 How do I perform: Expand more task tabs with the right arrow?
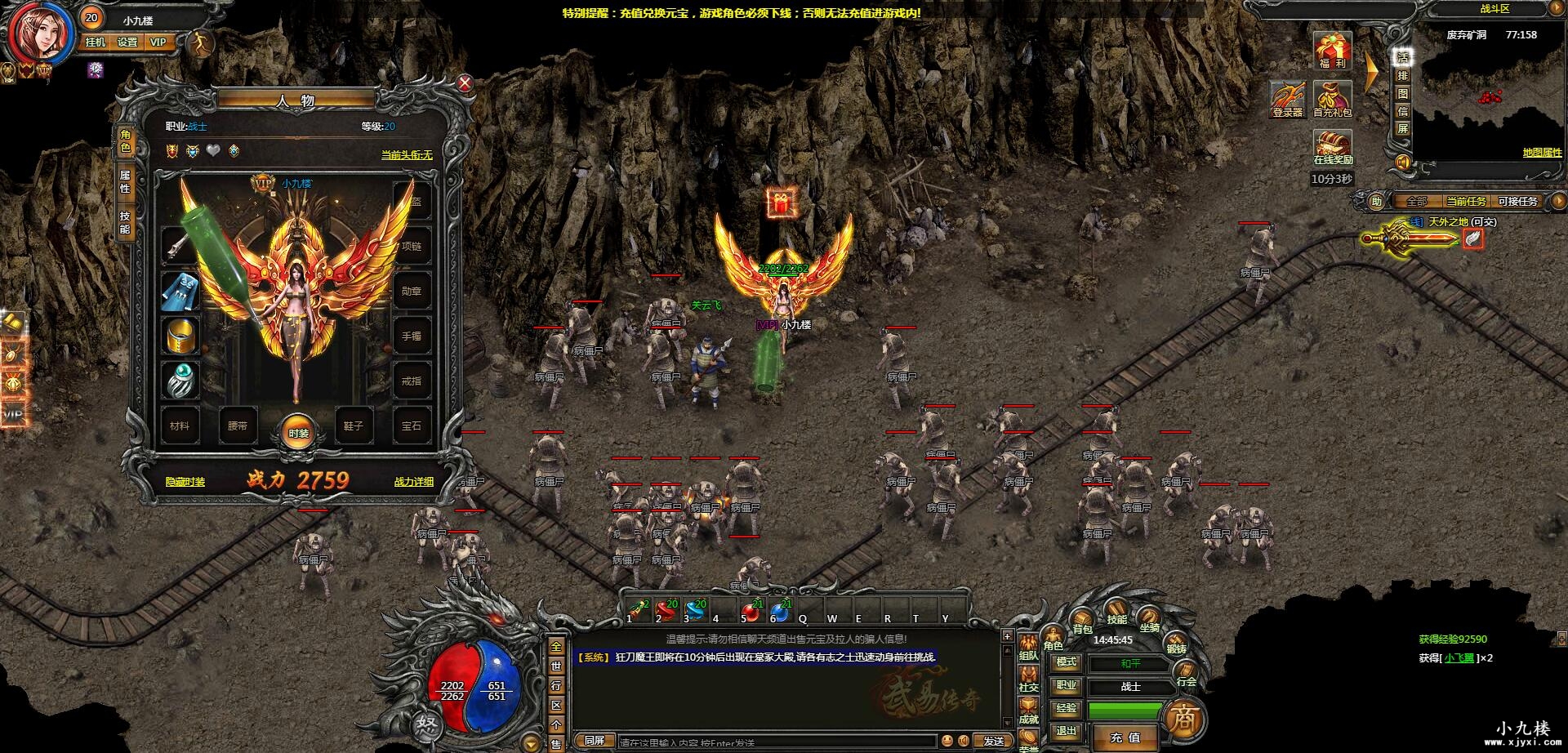point(1558,200)
